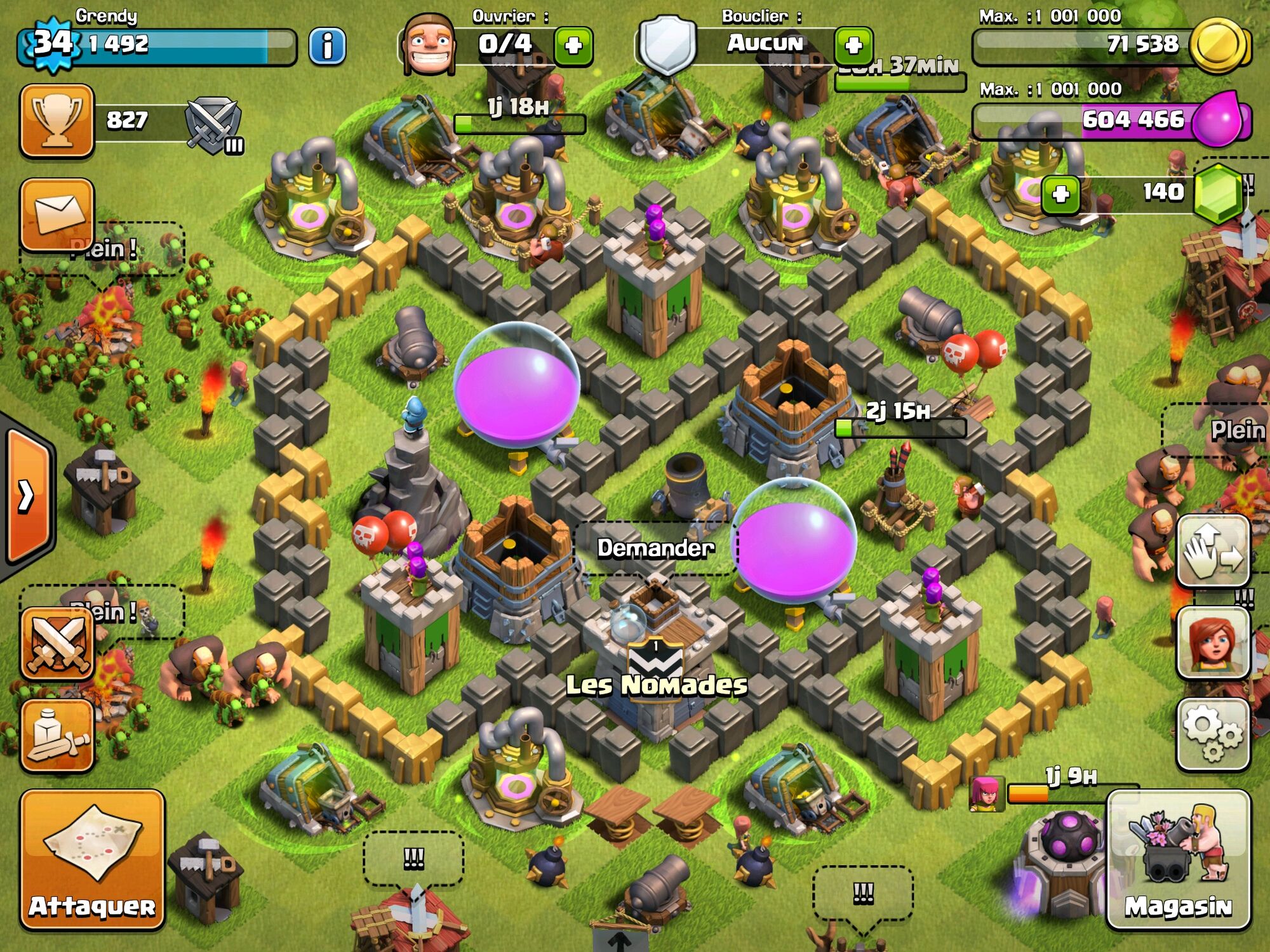The image size is (1270, 952).
Task: Expand the clan chat side arrow
Action: coord(27,496)
